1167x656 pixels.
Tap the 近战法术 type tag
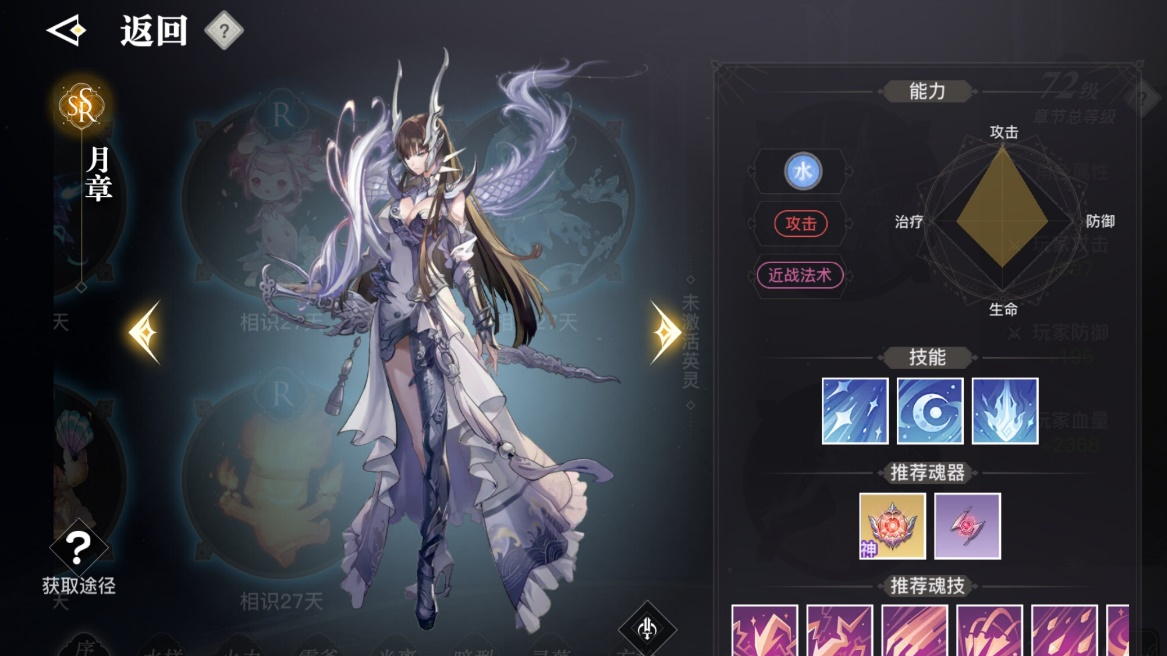(x=800, y=276)
